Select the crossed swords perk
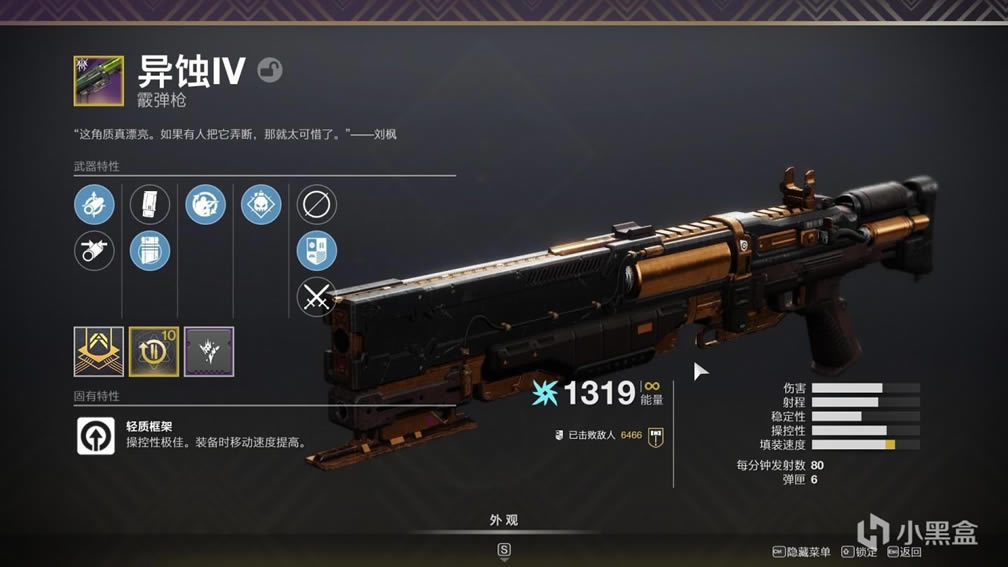 click(317, 297)
